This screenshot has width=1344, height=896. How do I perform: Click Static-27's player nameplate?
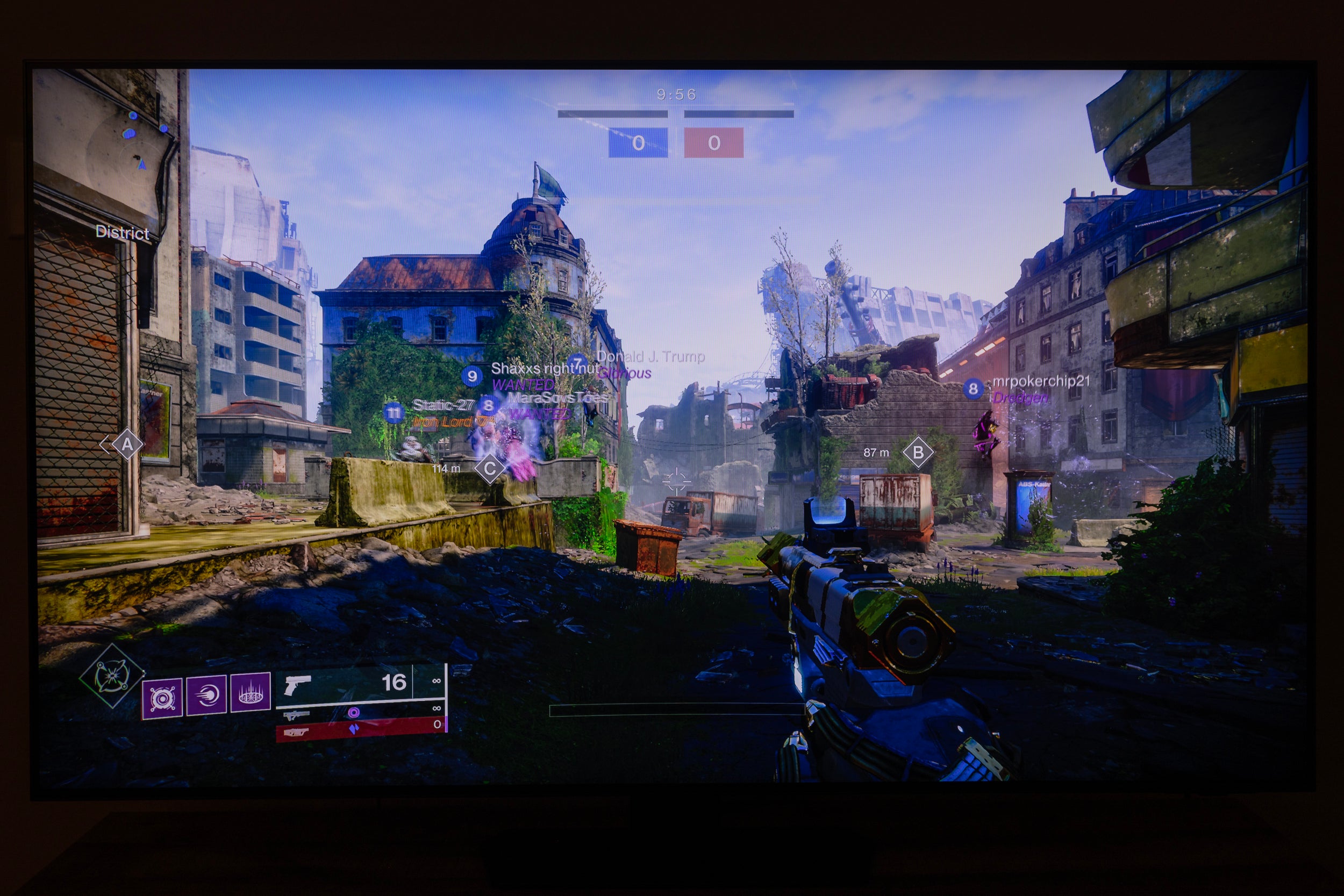point(444,405)
